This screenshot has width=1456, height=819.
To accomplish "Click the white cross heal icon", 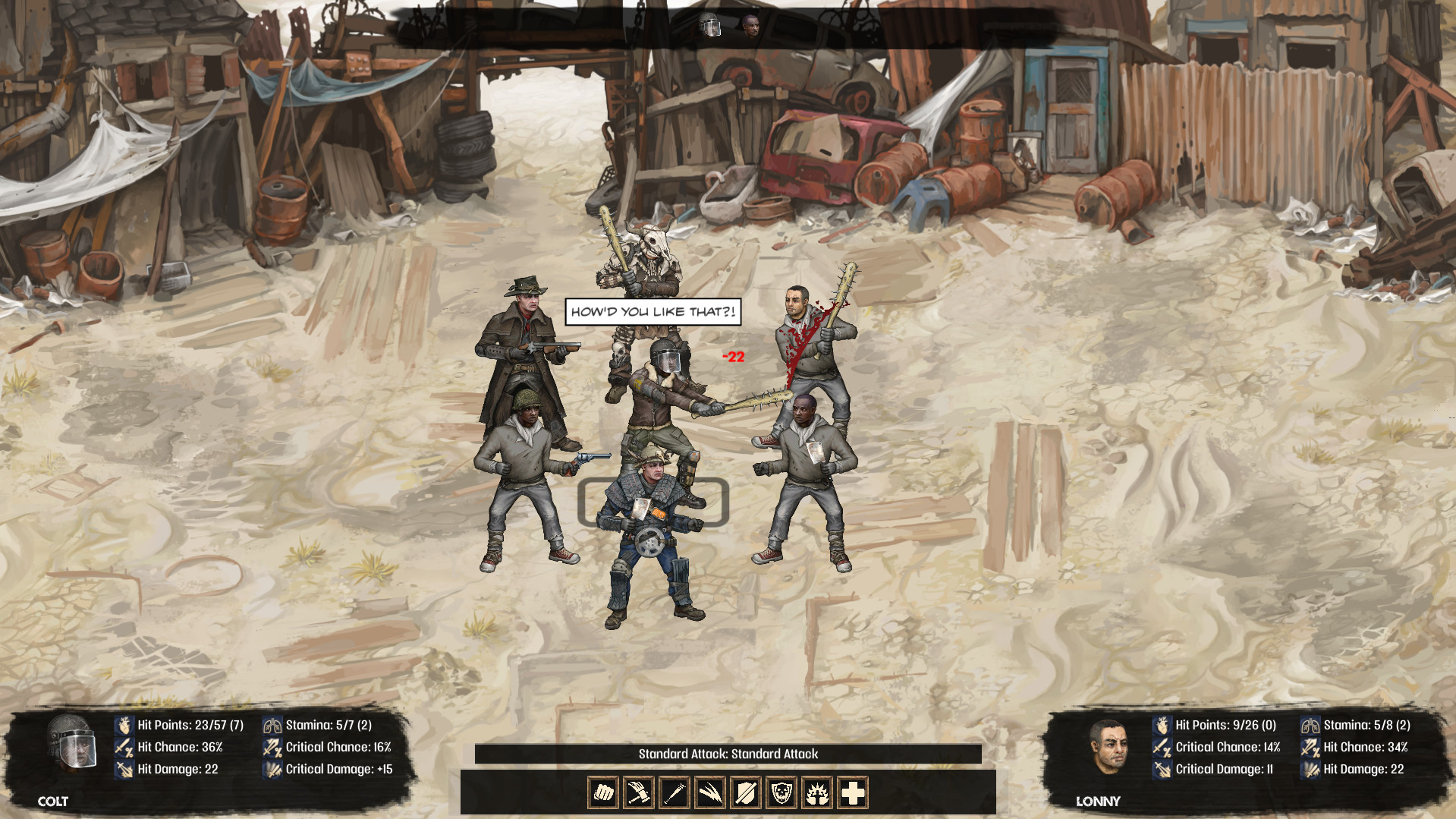I will tap(853, 793).
